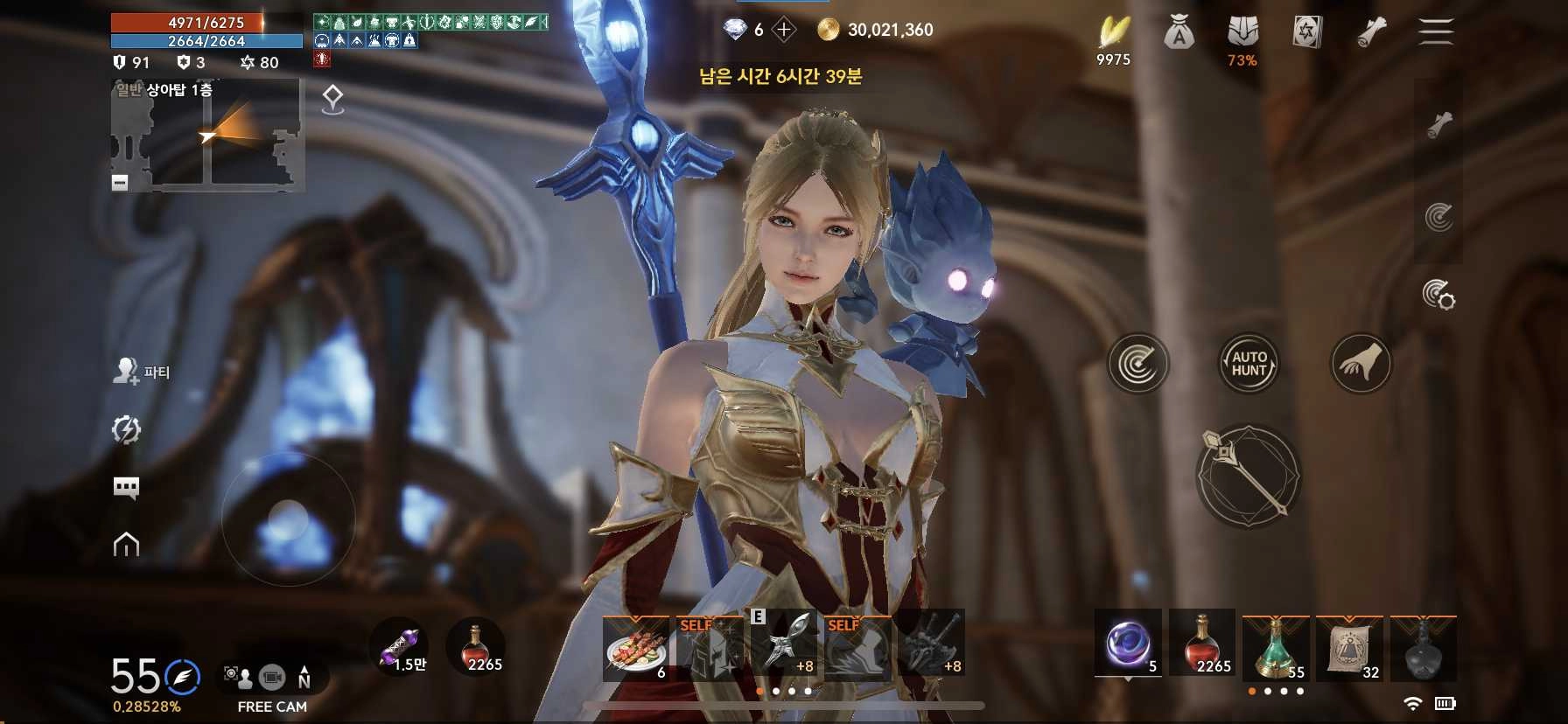The height and width of the screenshot is (724, 1568).
Task: Open the chat speech bubble
Action: click(x=127, y=487)
